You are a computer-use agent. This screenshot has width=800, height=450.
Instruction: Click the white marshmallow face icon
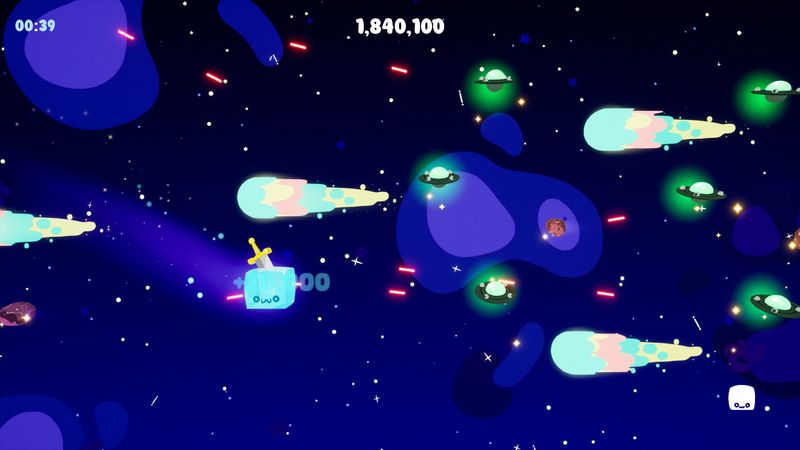[x=741, y=398]
